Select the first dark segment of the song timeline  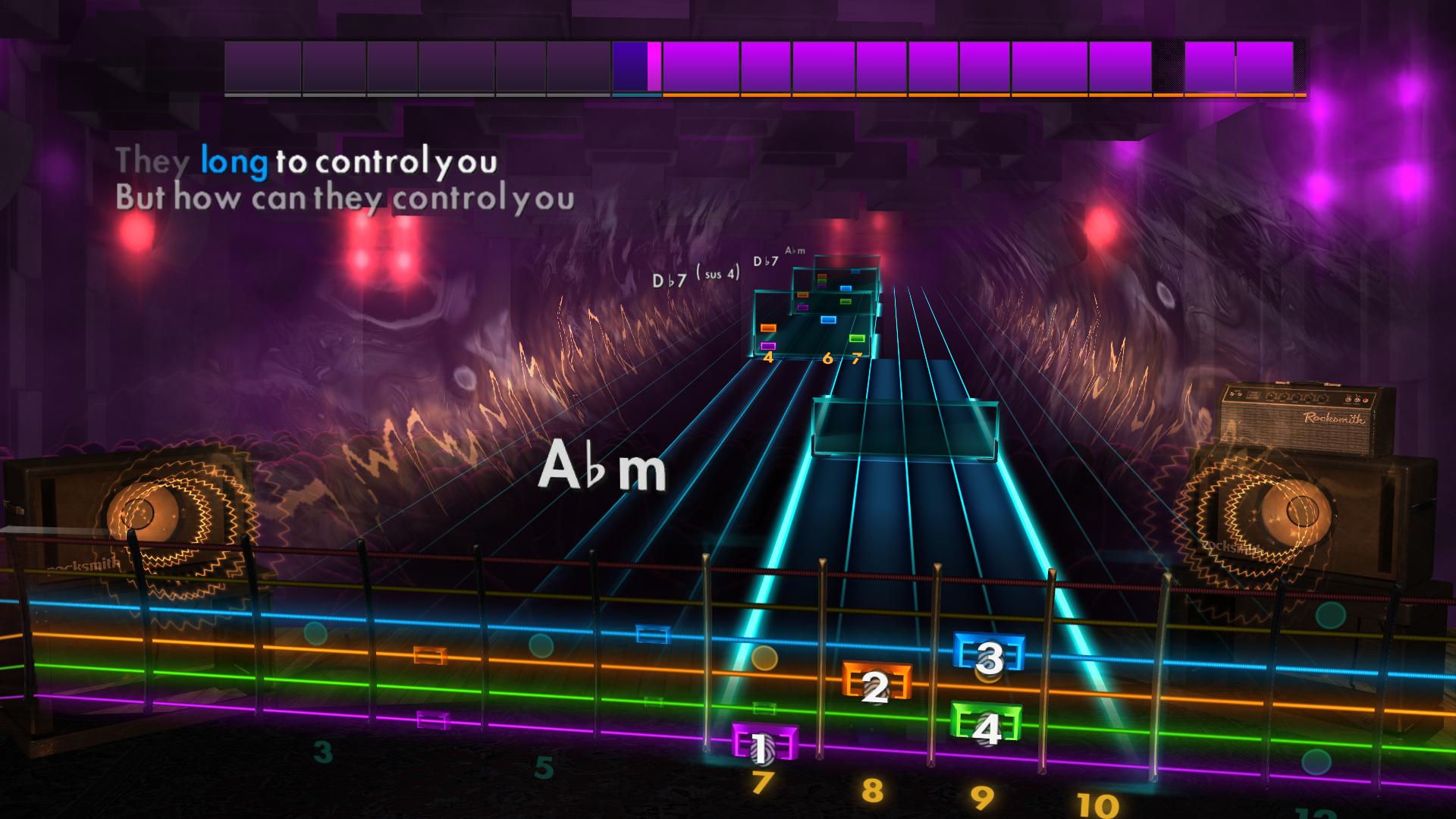click(x=262, y=67)
